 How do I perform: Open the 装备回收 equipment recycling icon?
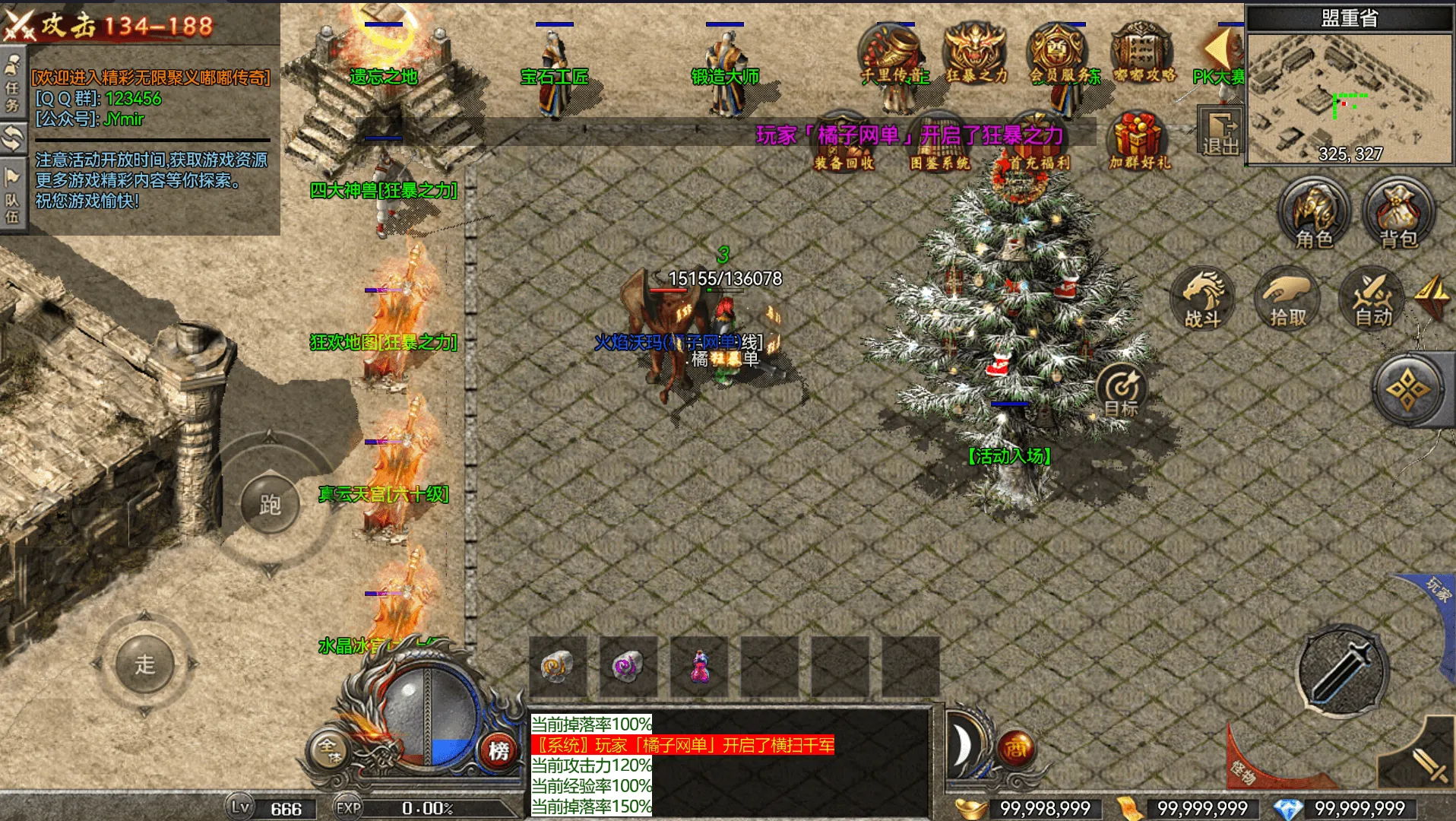pyautogui.click(x=844, y=144)
